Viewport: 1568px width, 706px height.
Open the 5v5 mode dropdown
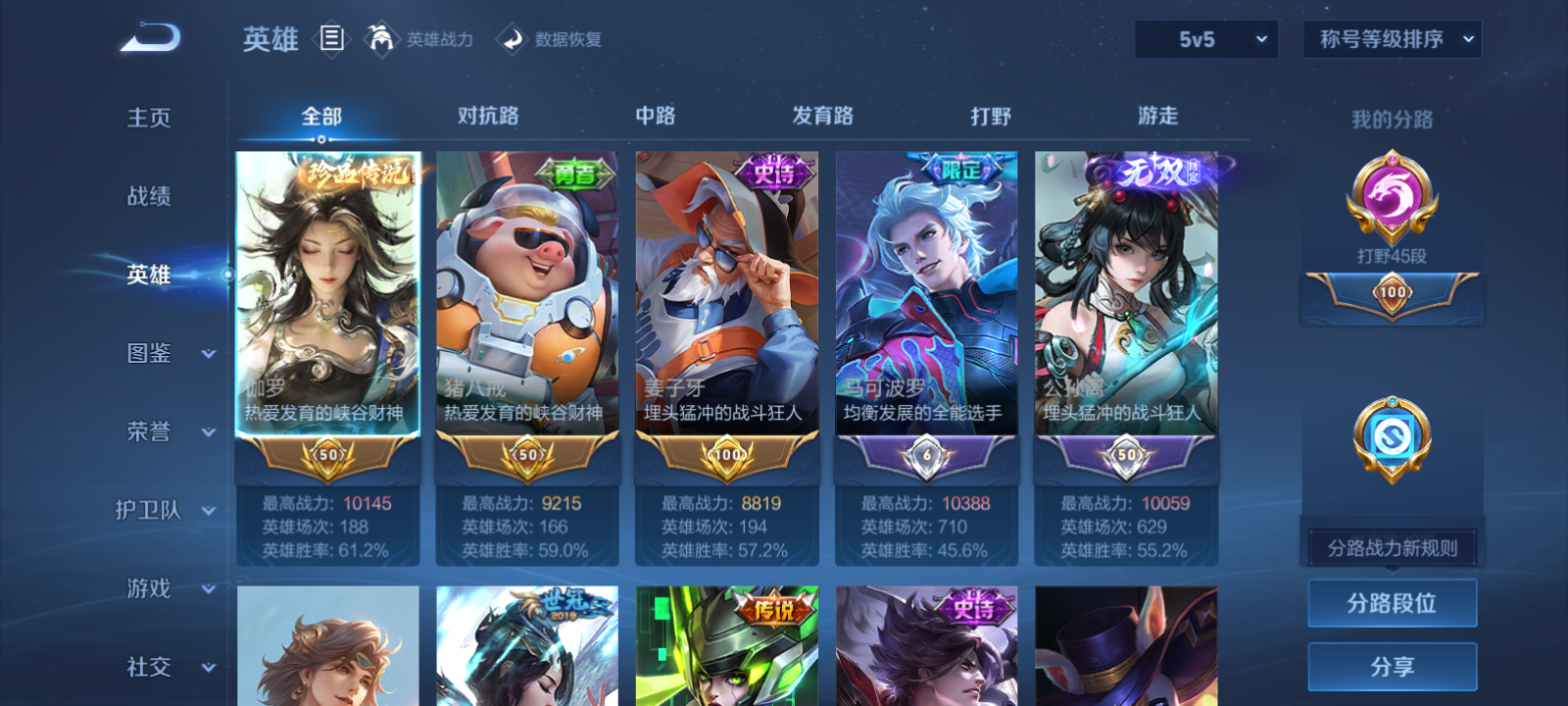click(1206, 39)
